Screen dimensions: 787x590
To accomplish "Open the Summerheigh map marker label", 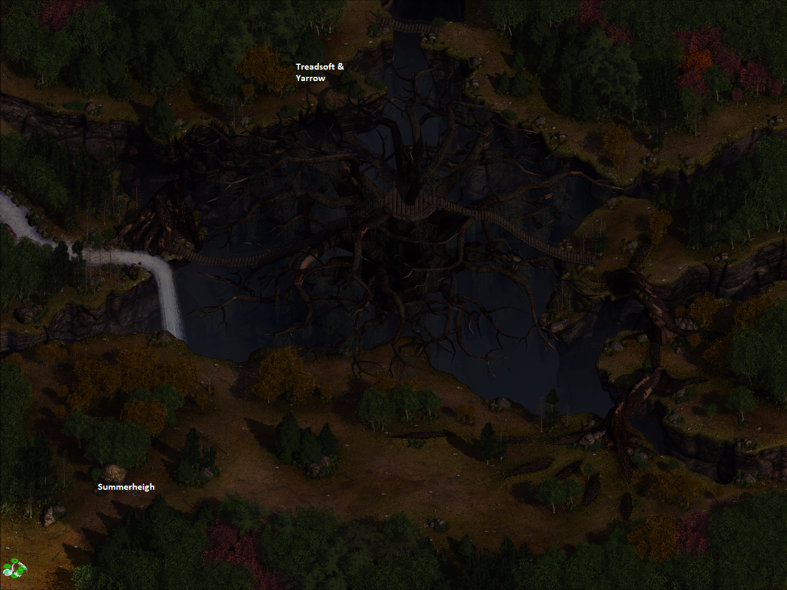I will (x=126, y=487).
